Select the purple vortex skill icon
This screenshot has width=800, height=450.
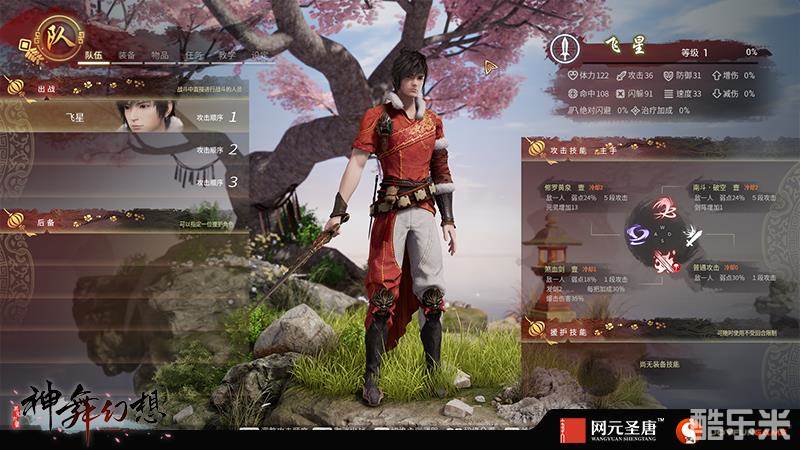pyautogui.click(x=636, y=235)
